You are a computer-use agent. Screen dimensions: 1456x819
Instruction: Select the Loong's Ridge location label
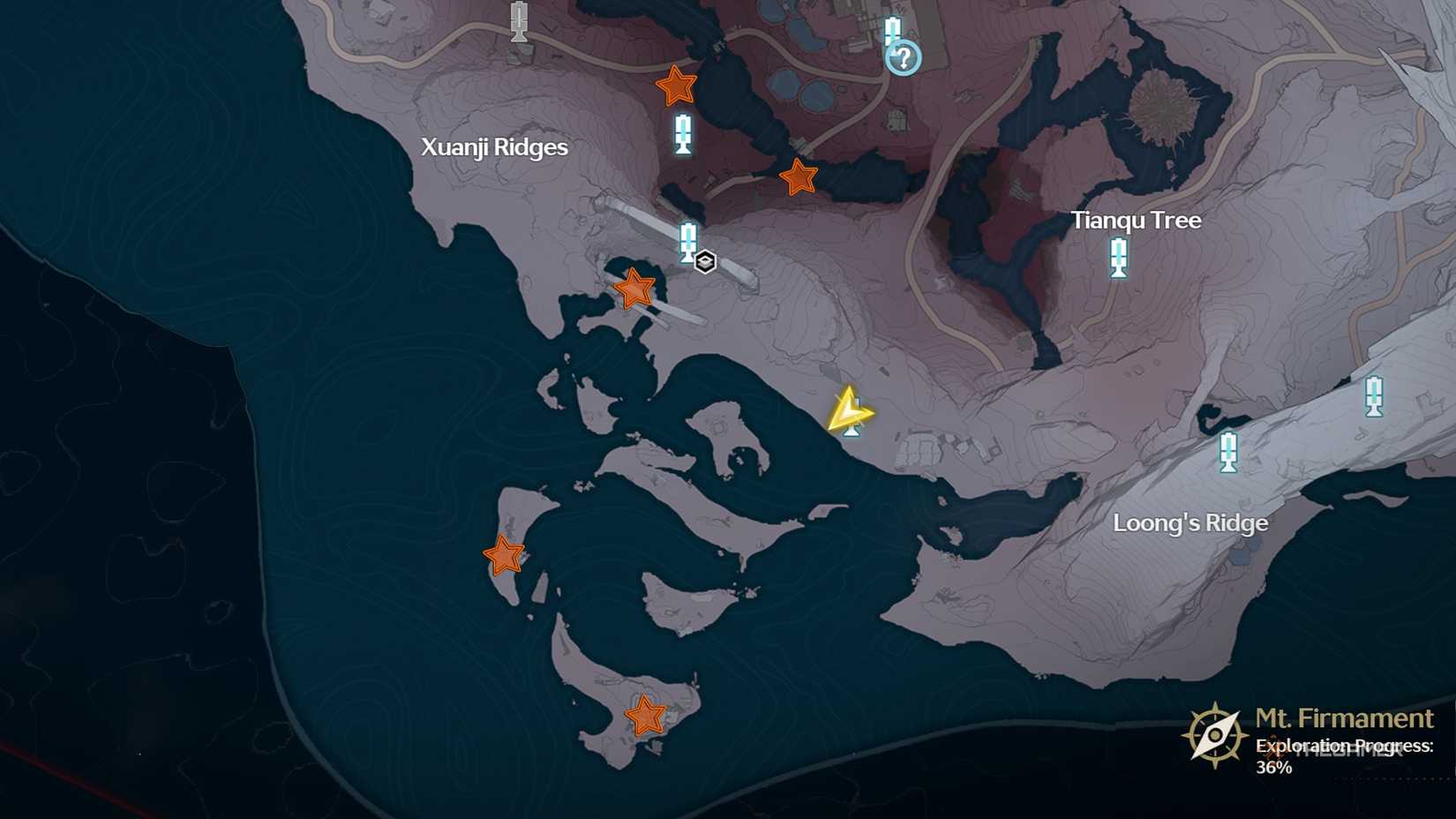[x=1191, y=522]
